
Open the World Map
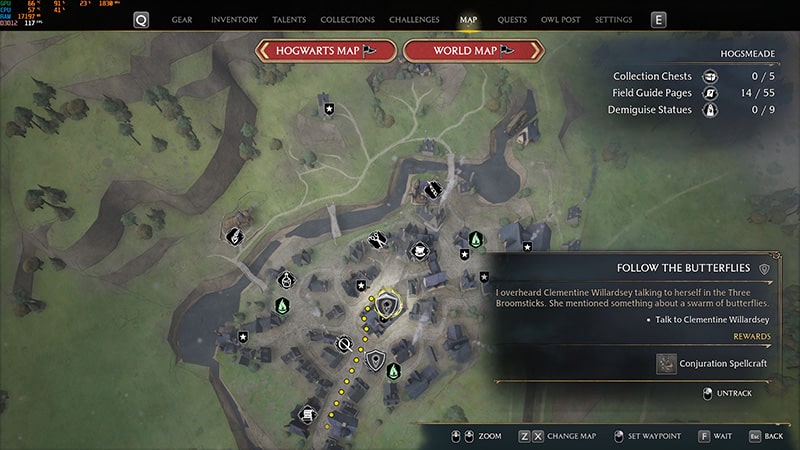(472, 50)
